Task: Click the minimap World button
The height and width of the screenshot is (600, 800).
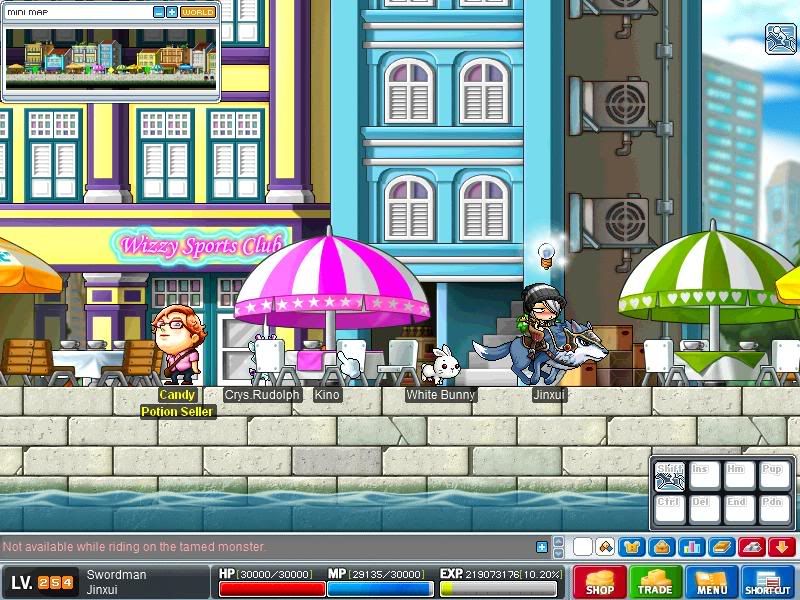Action: click(198, 12)
